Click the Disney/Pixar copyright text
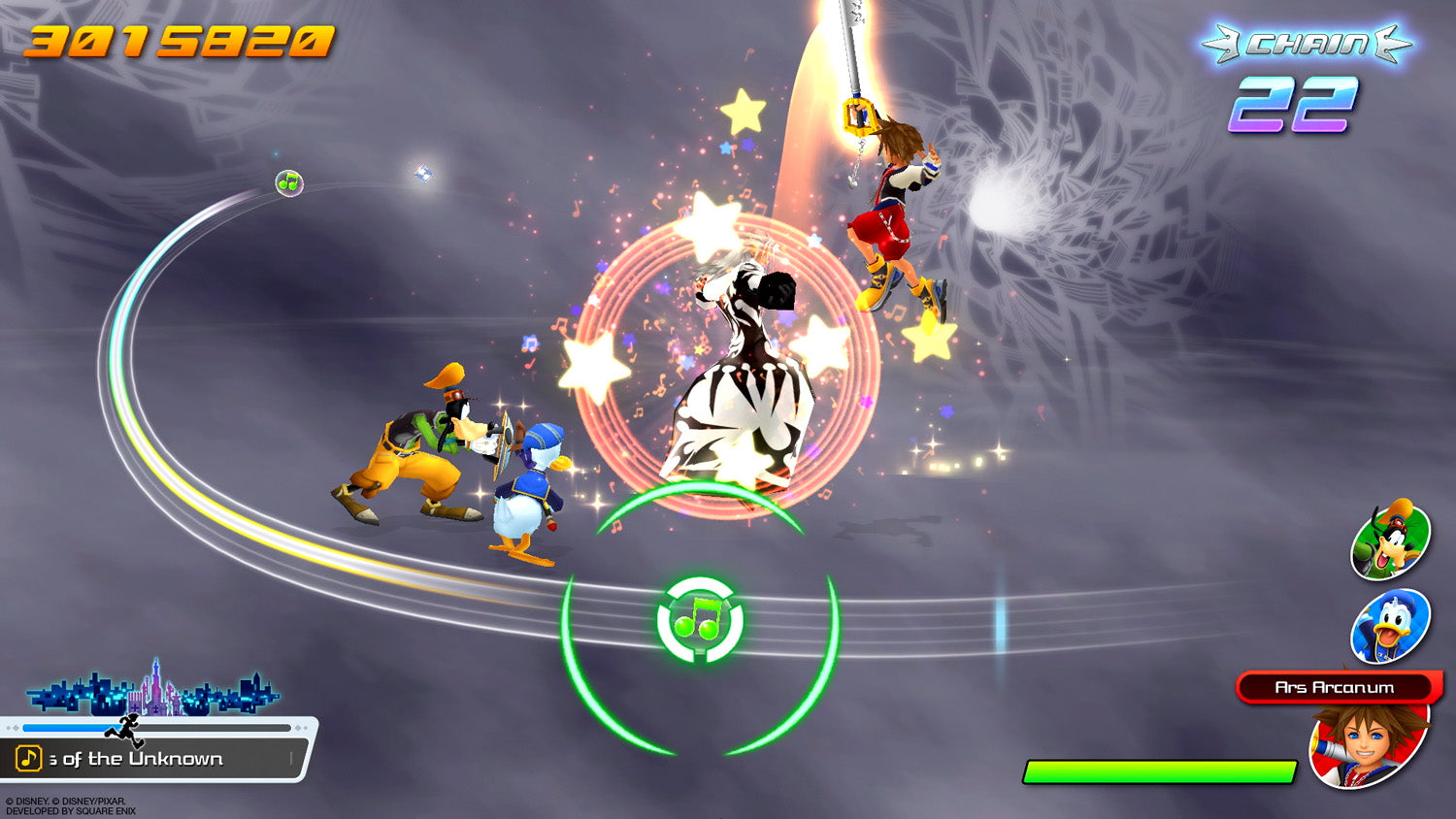Image resolution: width=1456 pixels, height=819 pixels. tap(68, 802)
